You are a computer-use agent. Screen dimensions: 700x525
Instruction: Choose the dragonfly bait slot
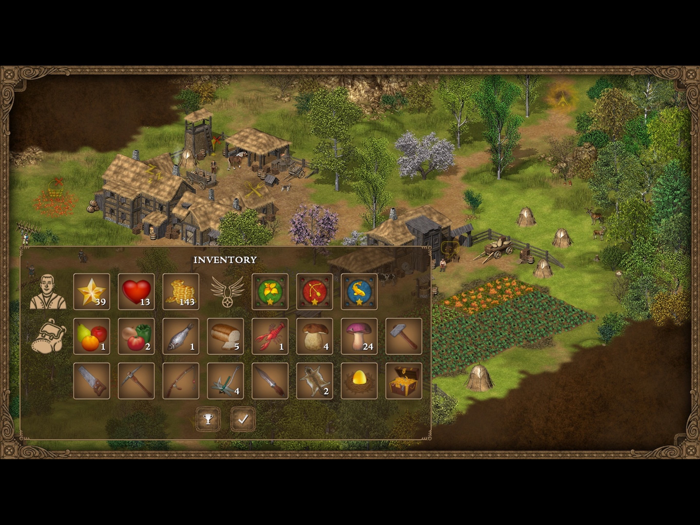pos(226,381)
